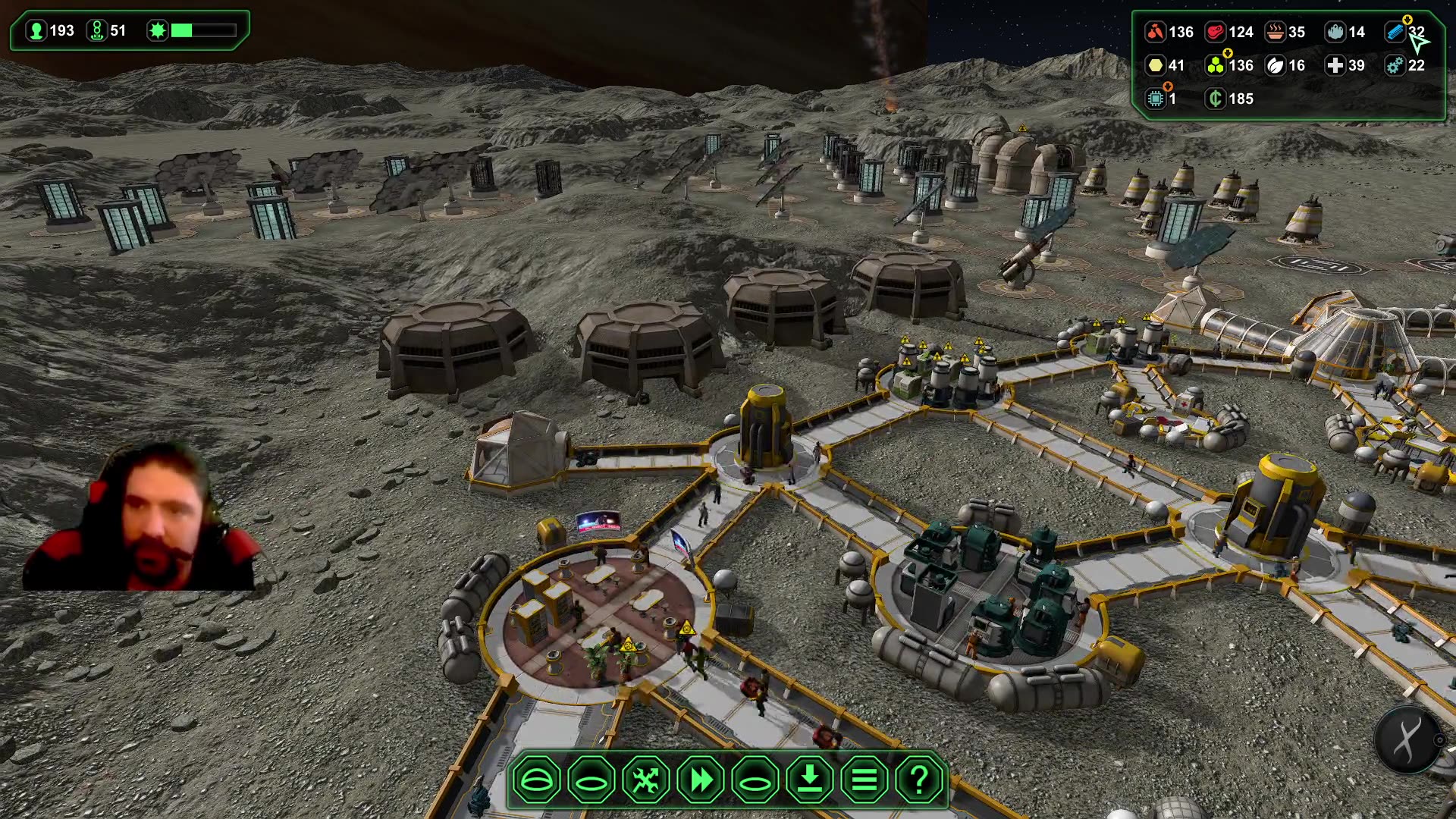Image resolution: width=1456 pixels, height=819 pixels.
Task: Open the dome build menu
Action: click(x=536, y=780)
